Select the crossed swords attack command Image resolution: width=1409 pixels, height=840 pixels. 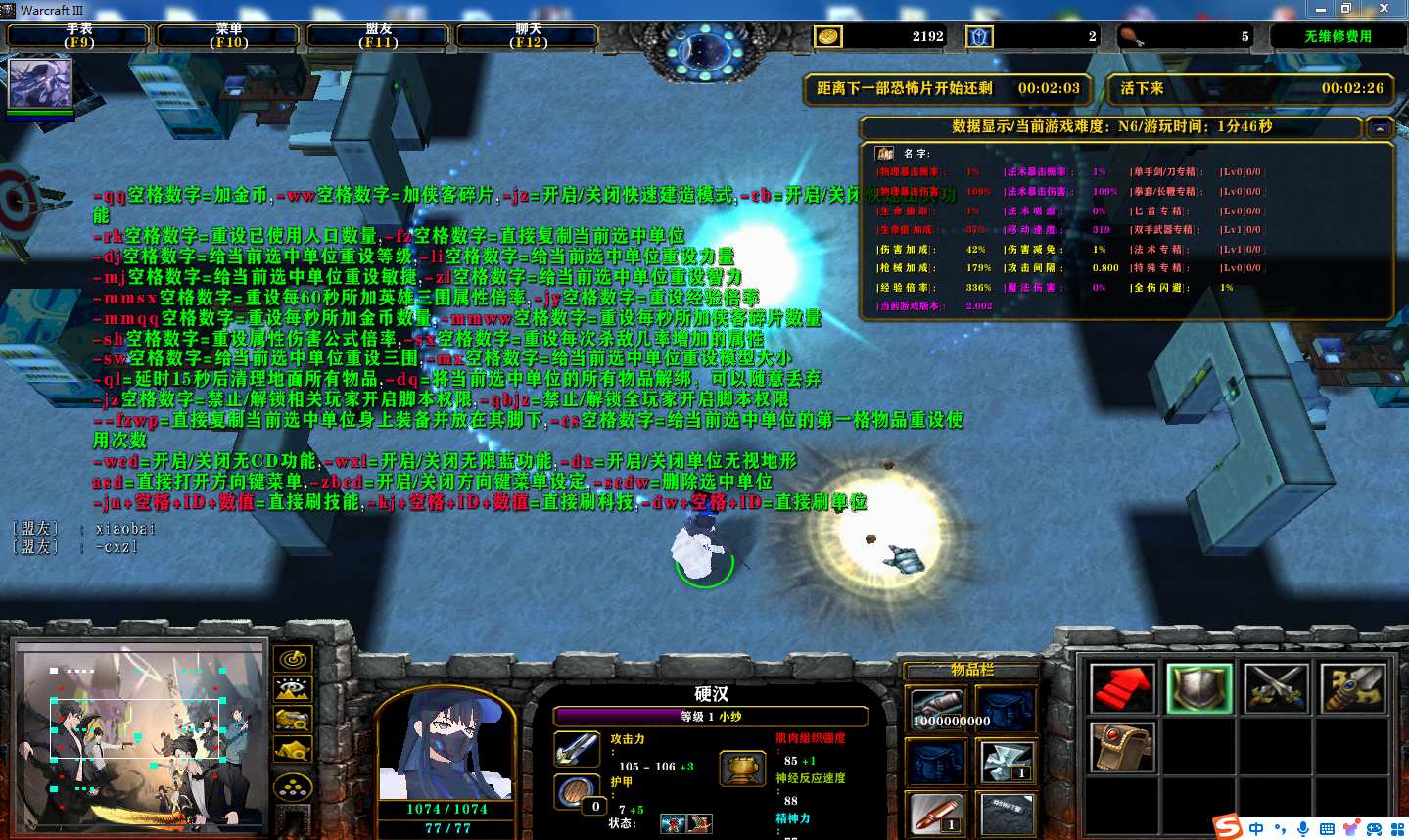[x=1276, y=687]
